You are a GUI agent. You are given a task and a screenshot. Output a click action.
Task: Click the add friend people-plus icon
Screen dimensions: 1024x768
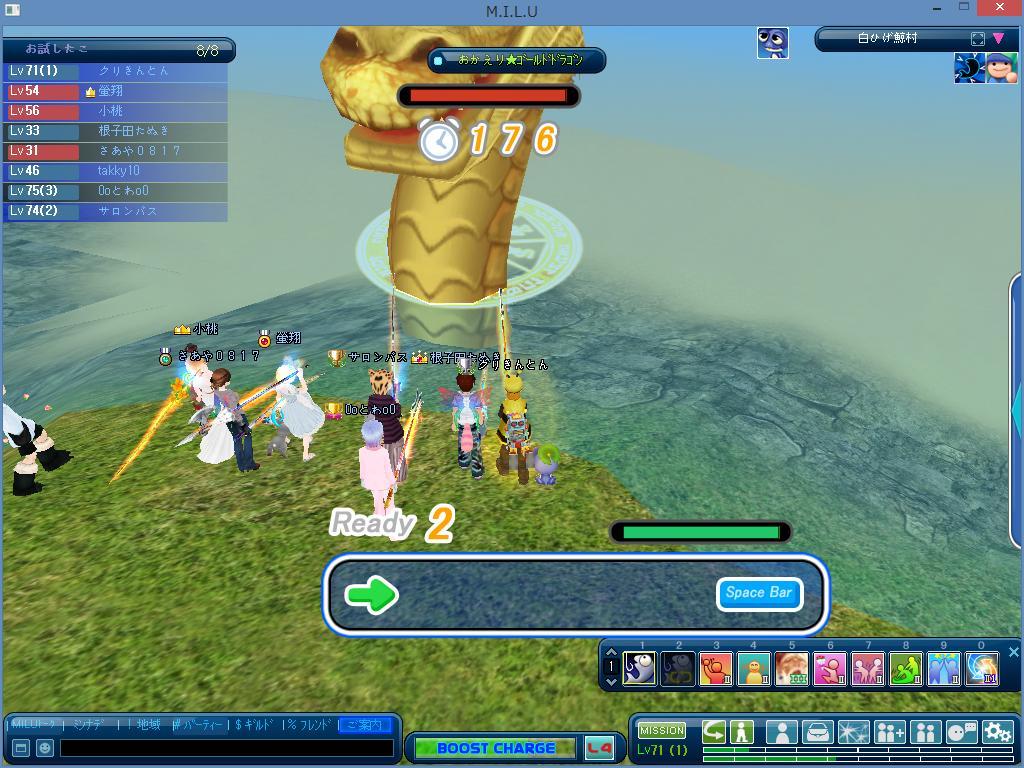click(x=889, y=732)
